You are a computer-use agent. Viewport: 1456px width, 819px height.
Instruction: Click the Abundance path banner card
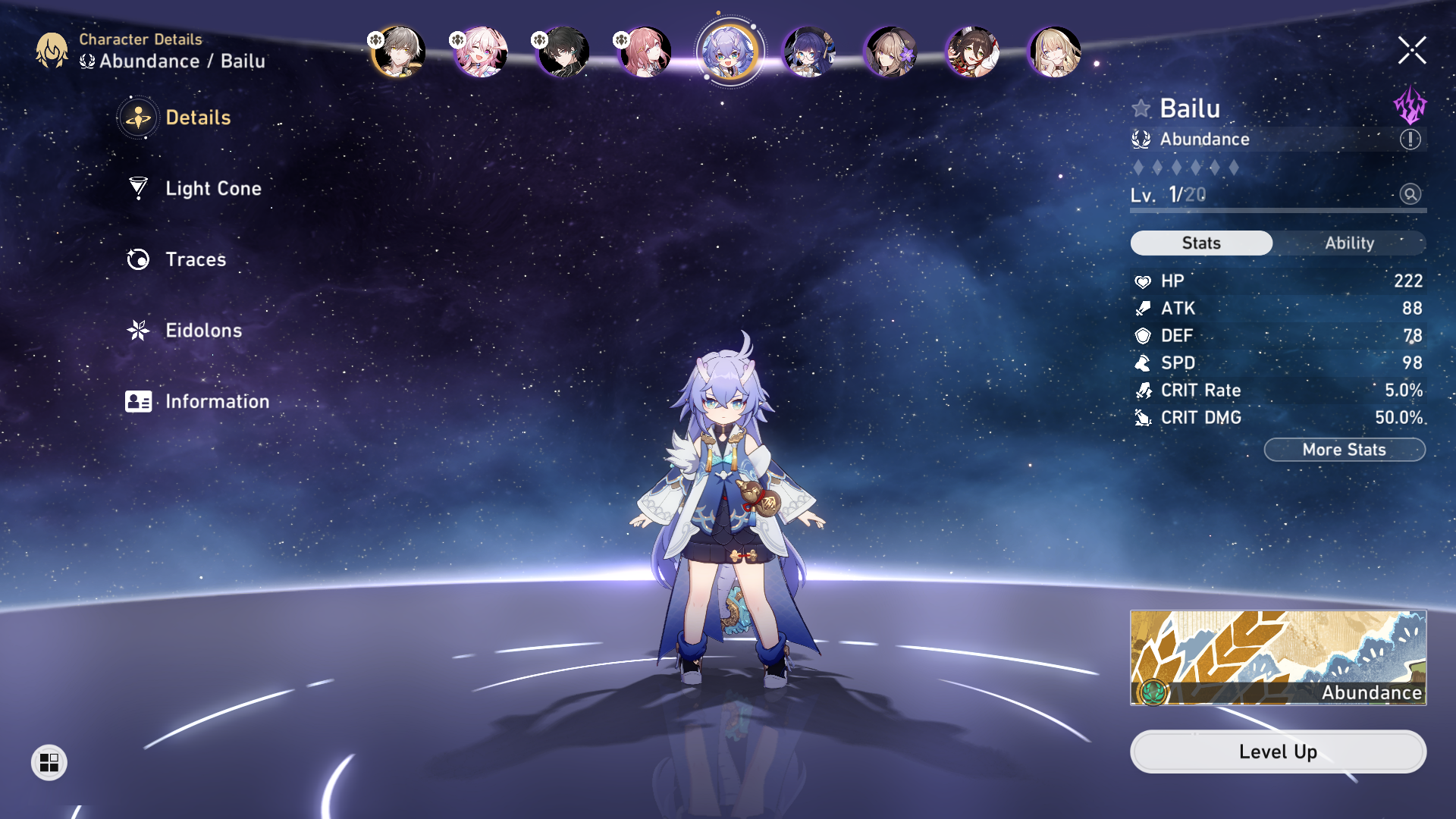tap(1278, 658)
